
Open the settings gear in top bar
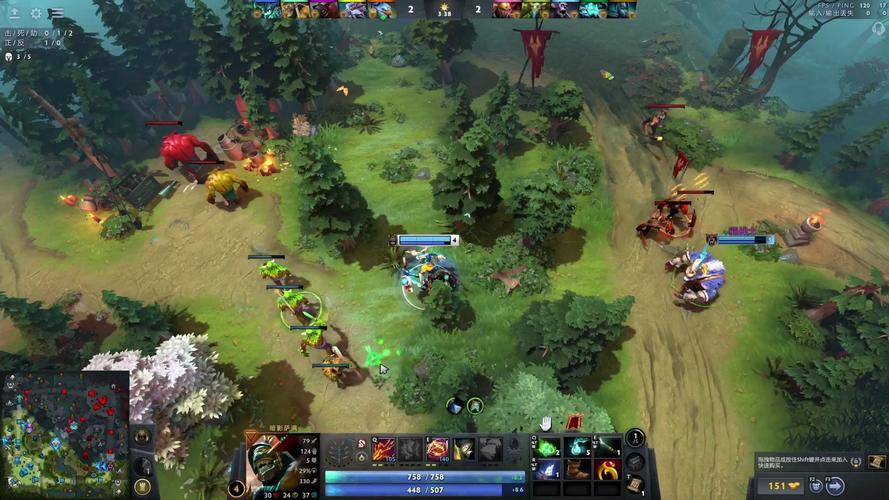tap(36, 14)
